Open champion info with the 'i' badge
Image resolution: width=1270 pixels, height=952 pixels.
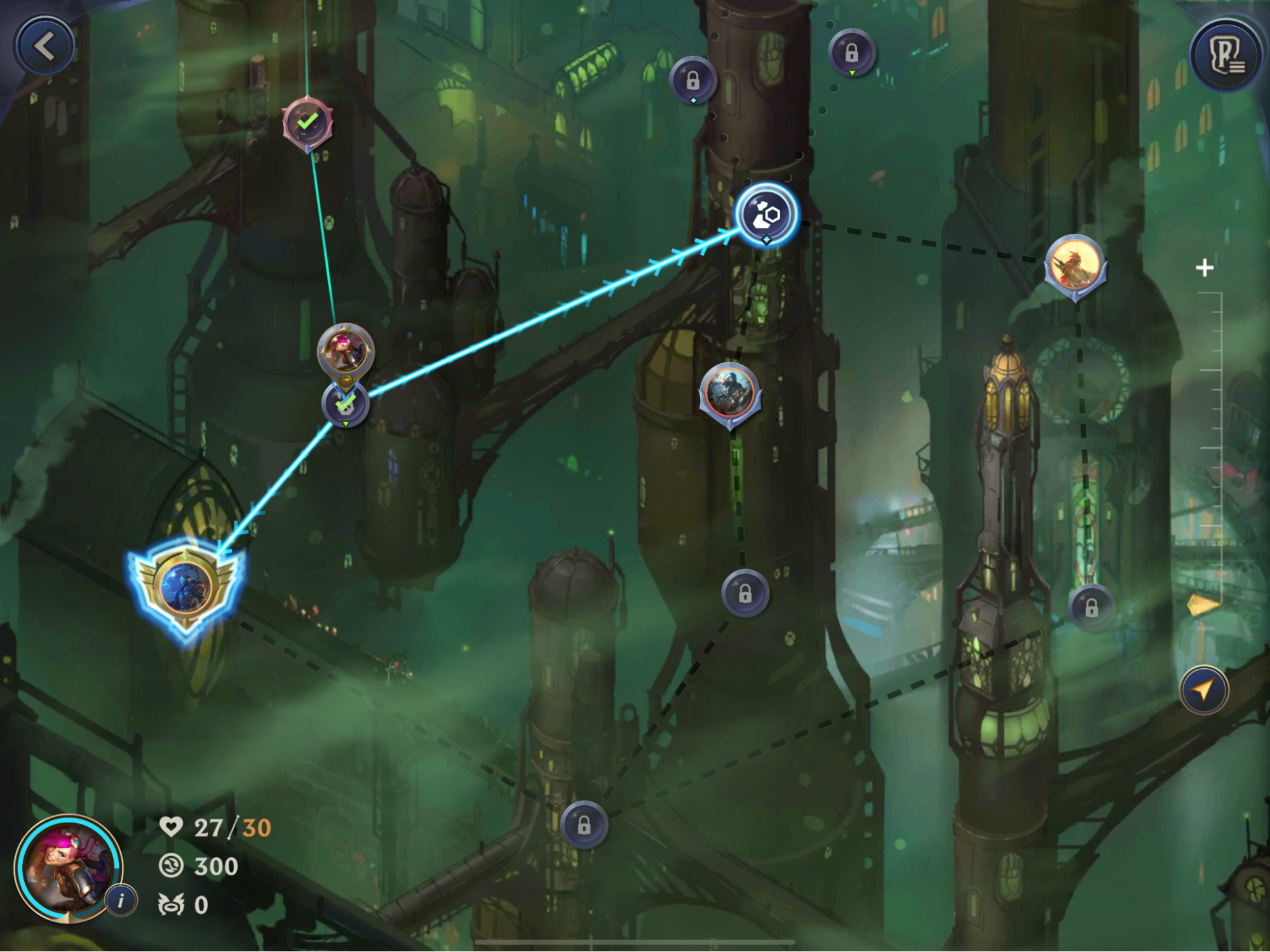121,900
